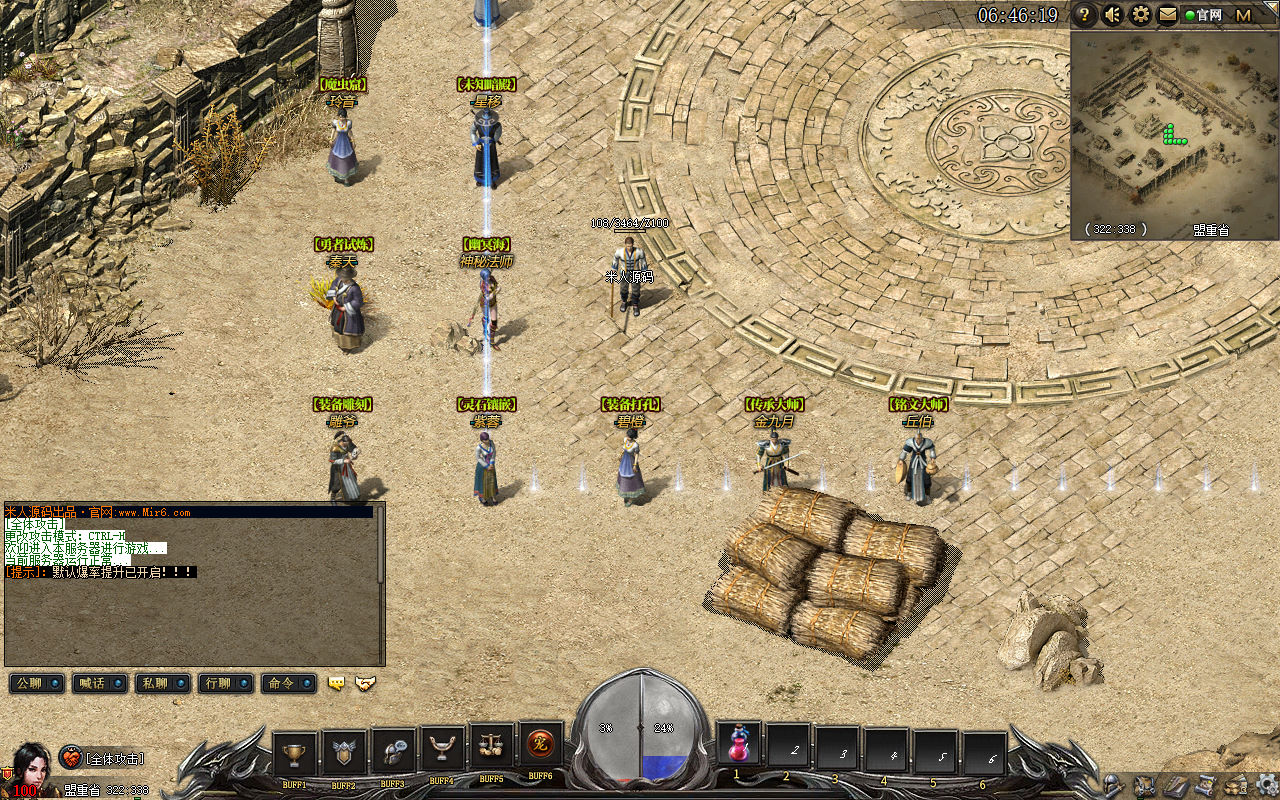This screenshot has height=800, width=1280.
Task: Click the handshake icon beside chat tabs
Action: click(366, 683)
